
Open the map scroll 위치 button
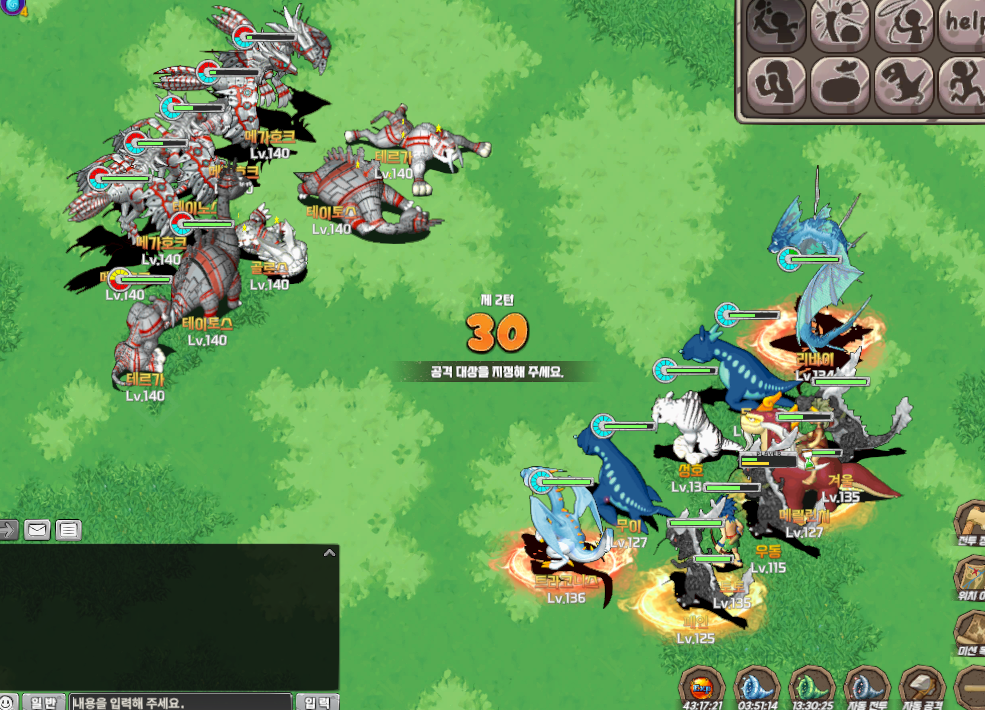[x=970, y=574]
